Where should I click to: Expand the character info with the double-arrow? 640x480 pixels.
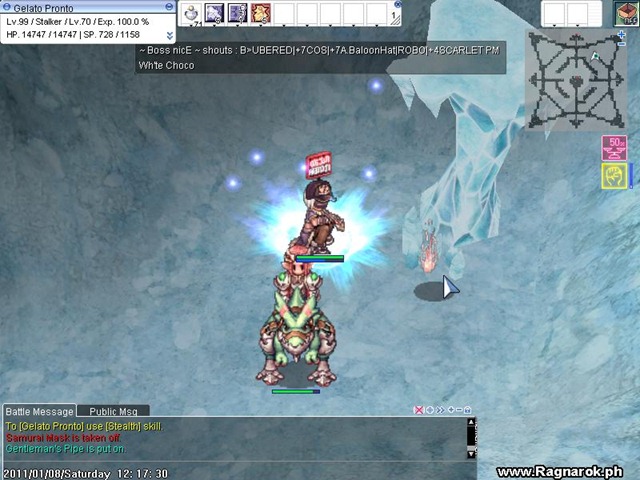tap(169, 35)
